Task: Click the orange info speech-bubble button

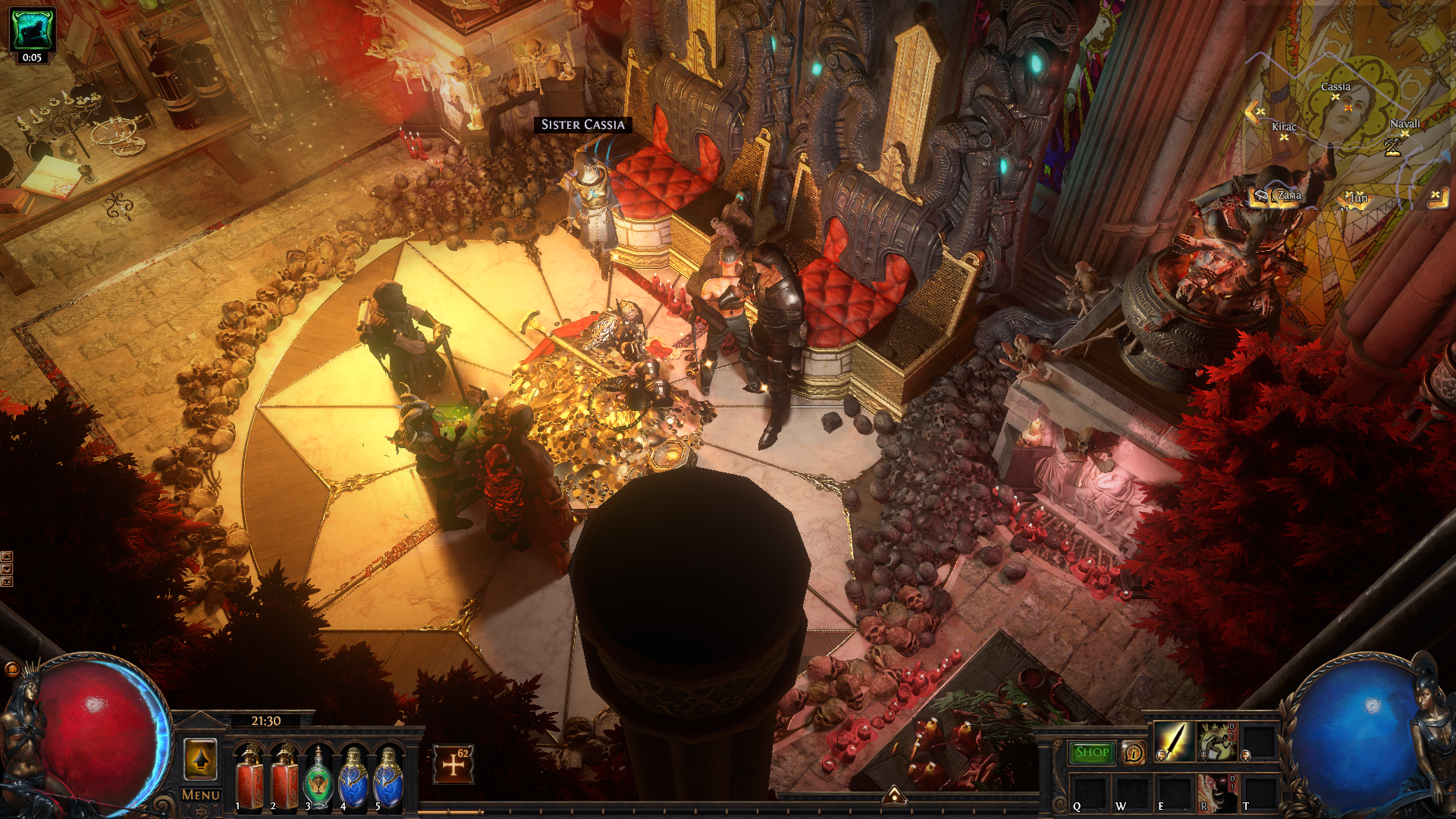Action: (1134, 752)
